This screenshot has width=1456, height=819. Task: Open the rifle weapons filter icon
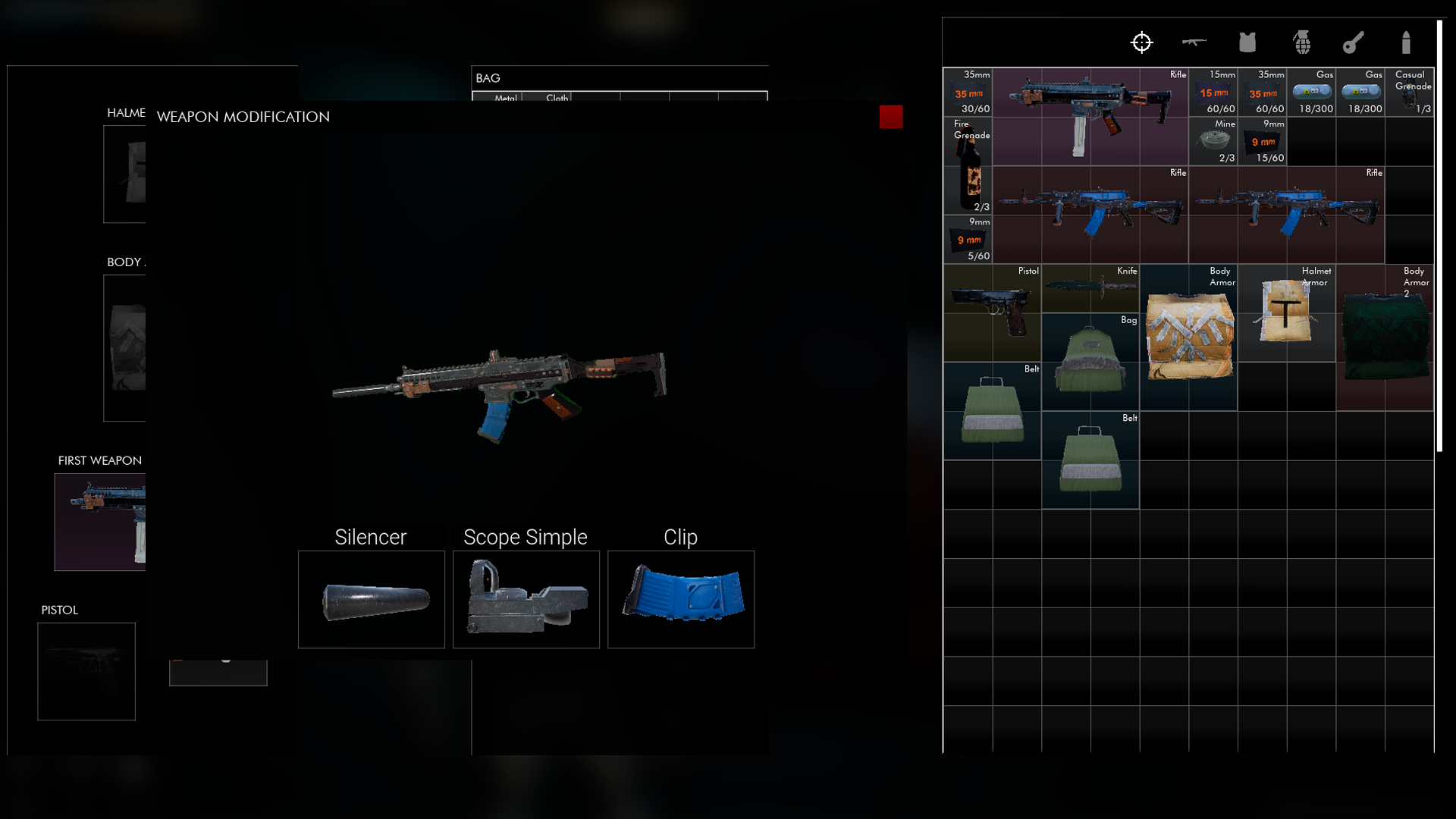point(1194,43)
